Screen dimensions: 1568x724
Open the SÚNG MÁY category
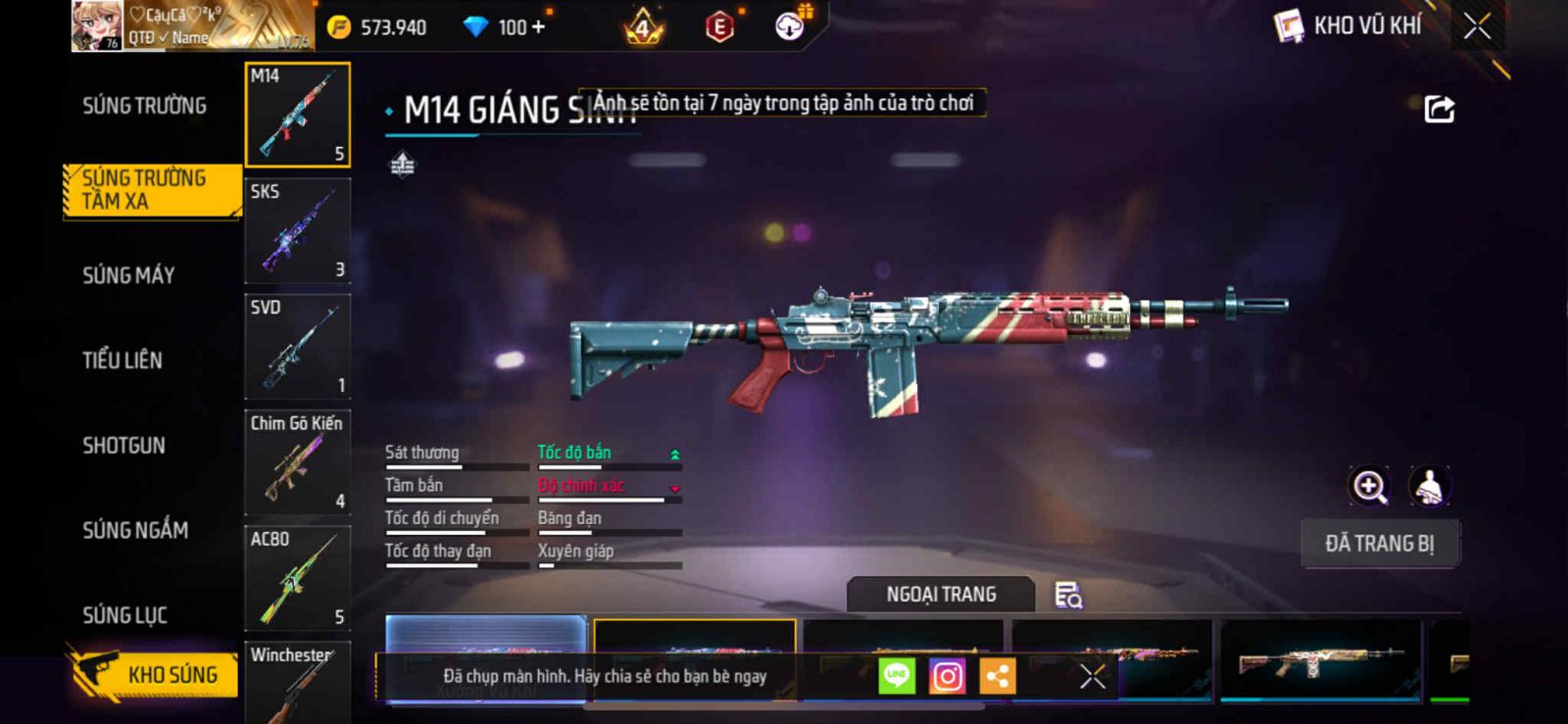click(x=128, y=275)
